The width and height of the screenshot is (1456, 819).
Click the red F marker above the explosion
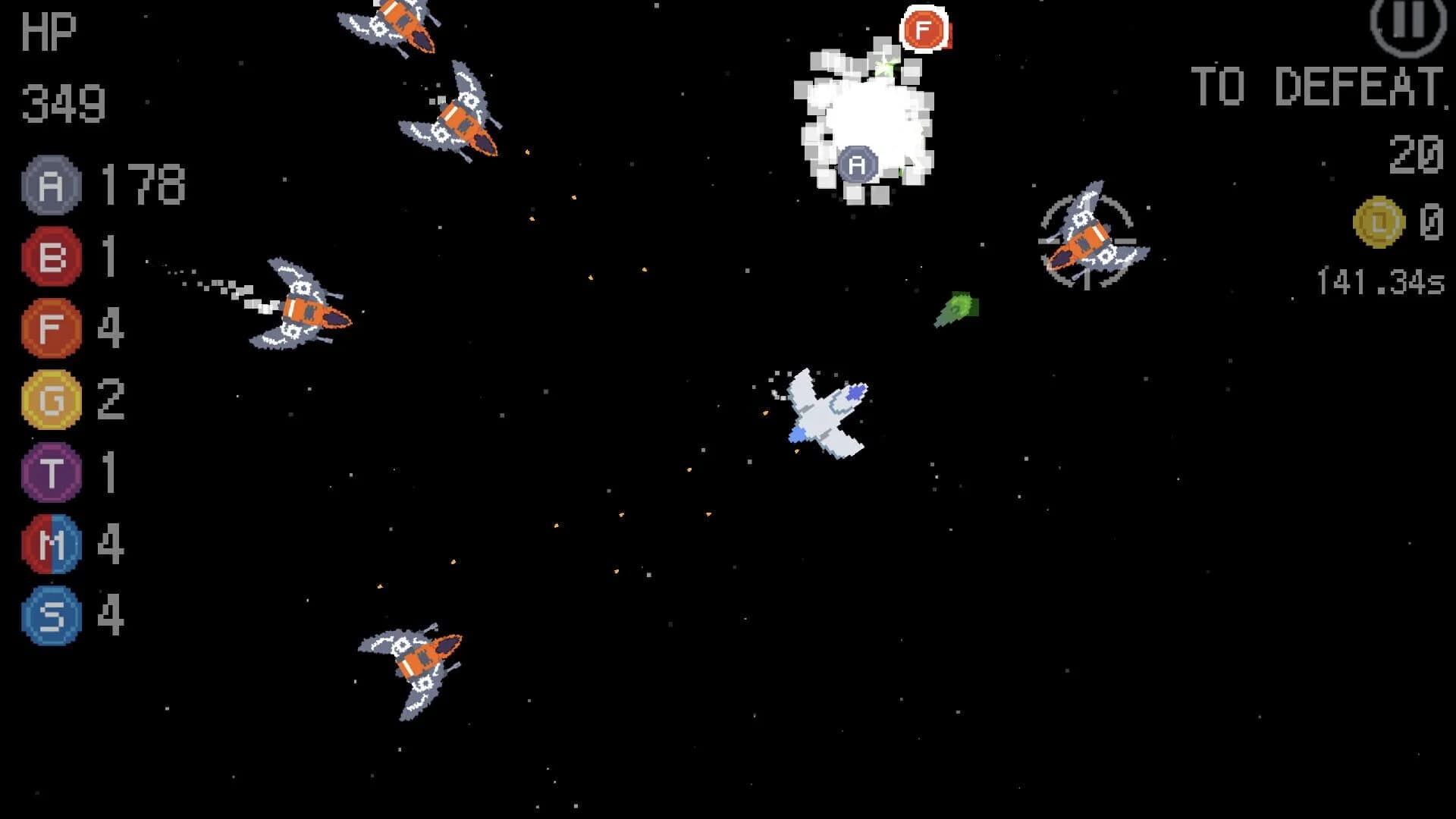click(x=924, y=30)
